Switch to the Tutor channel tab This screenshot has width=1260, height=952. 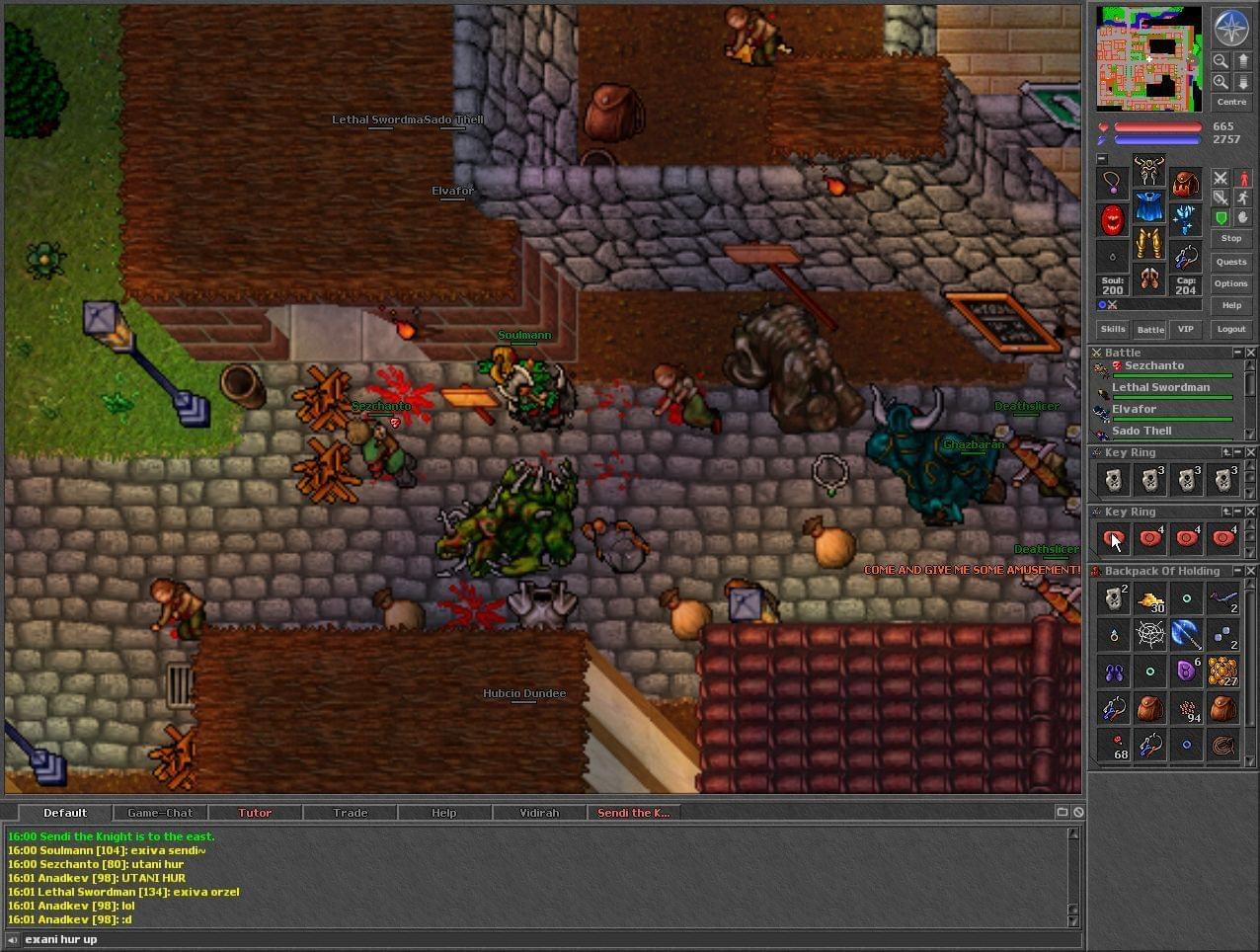(255, 813)
